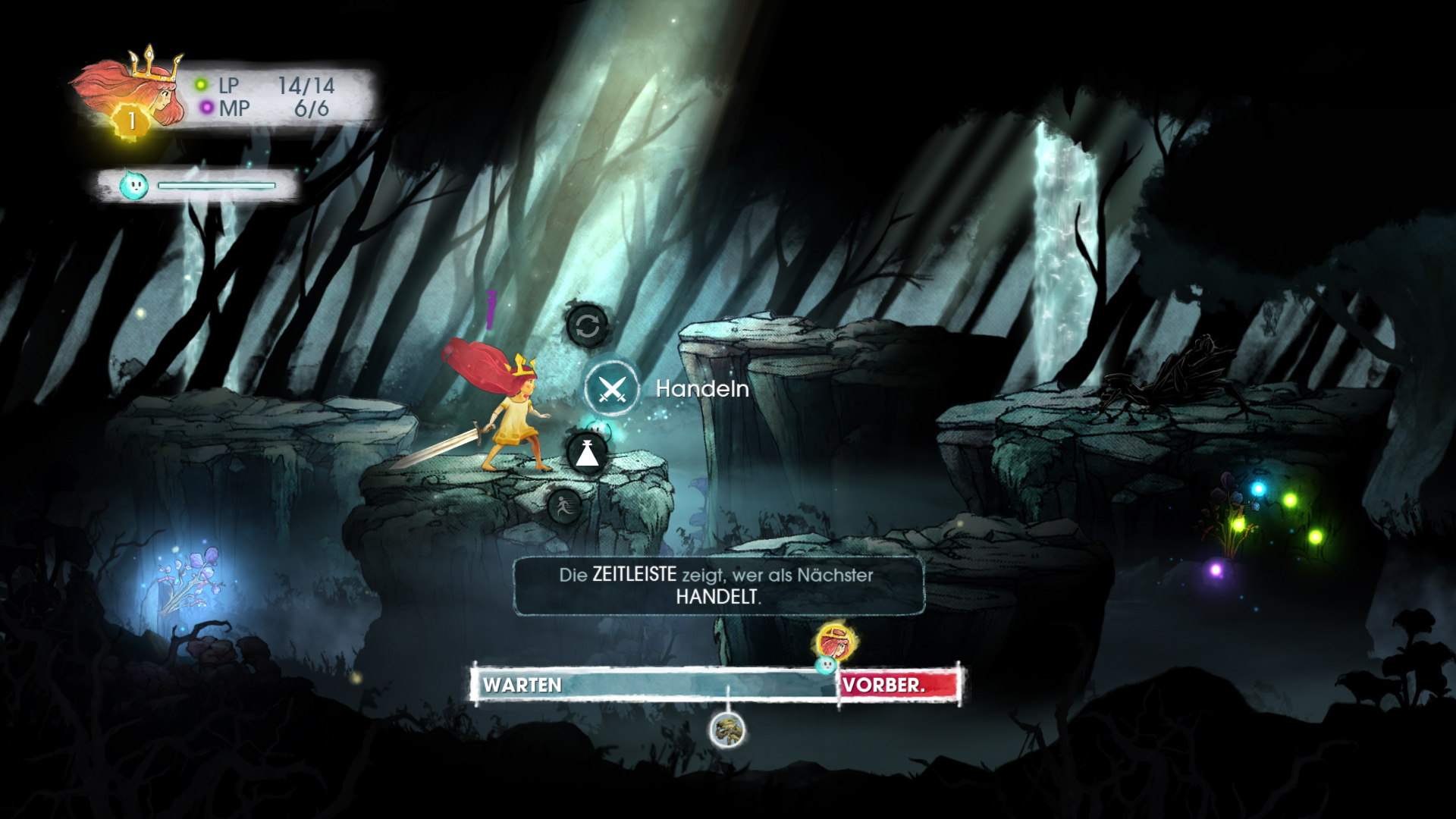Click Aurora's portrait on the timeline

[x=835, y=643]
